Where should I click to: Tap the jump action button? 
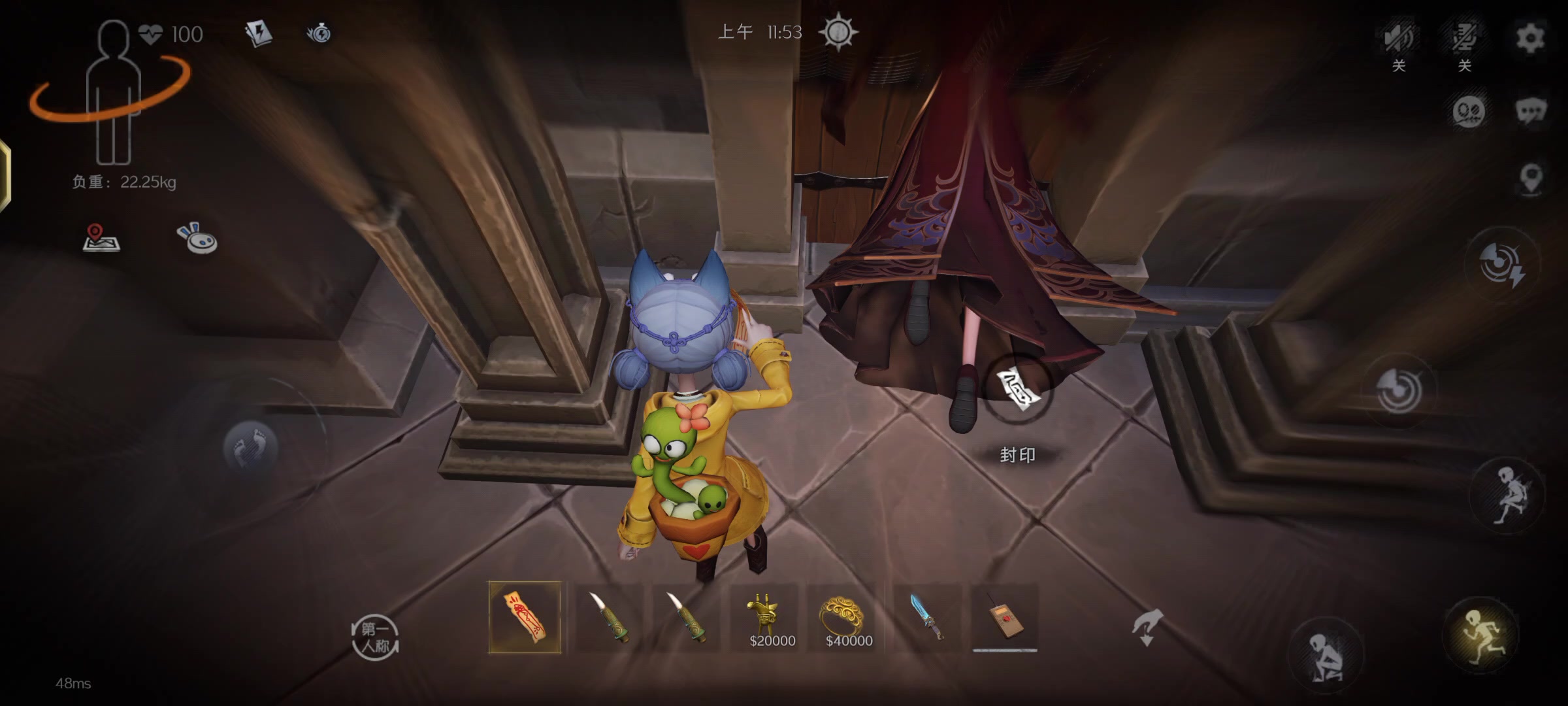[1507, 495]
